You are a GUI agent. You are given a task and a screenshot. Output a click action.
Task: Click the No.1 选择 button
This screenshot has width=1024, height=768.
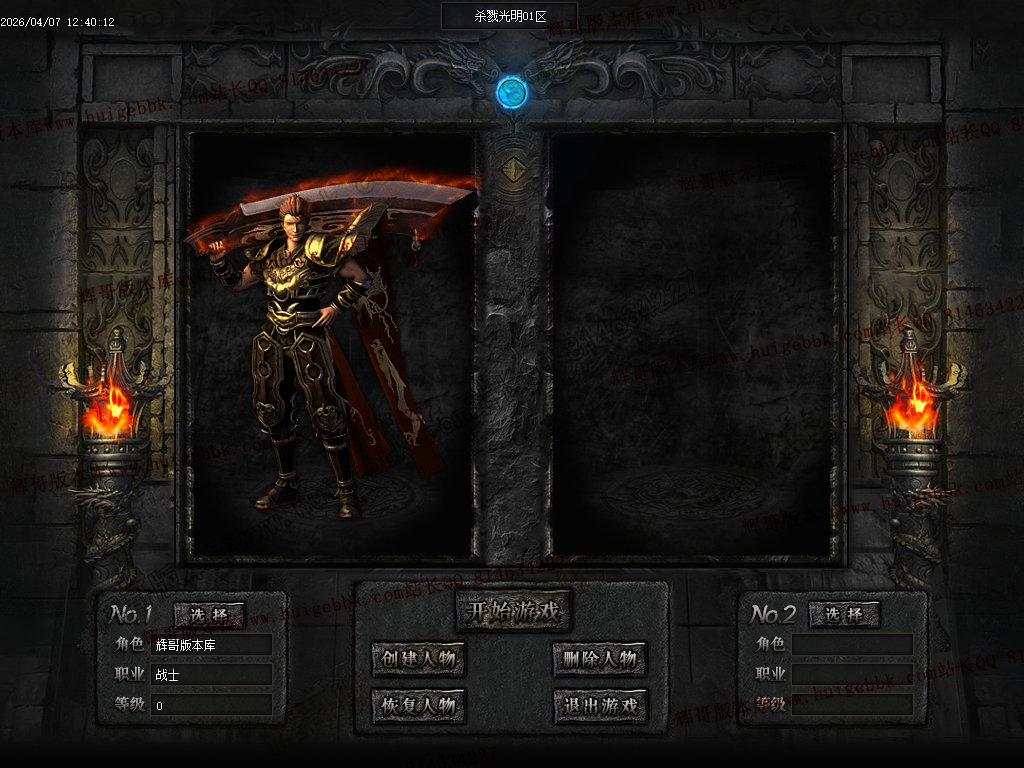(209, 615)
